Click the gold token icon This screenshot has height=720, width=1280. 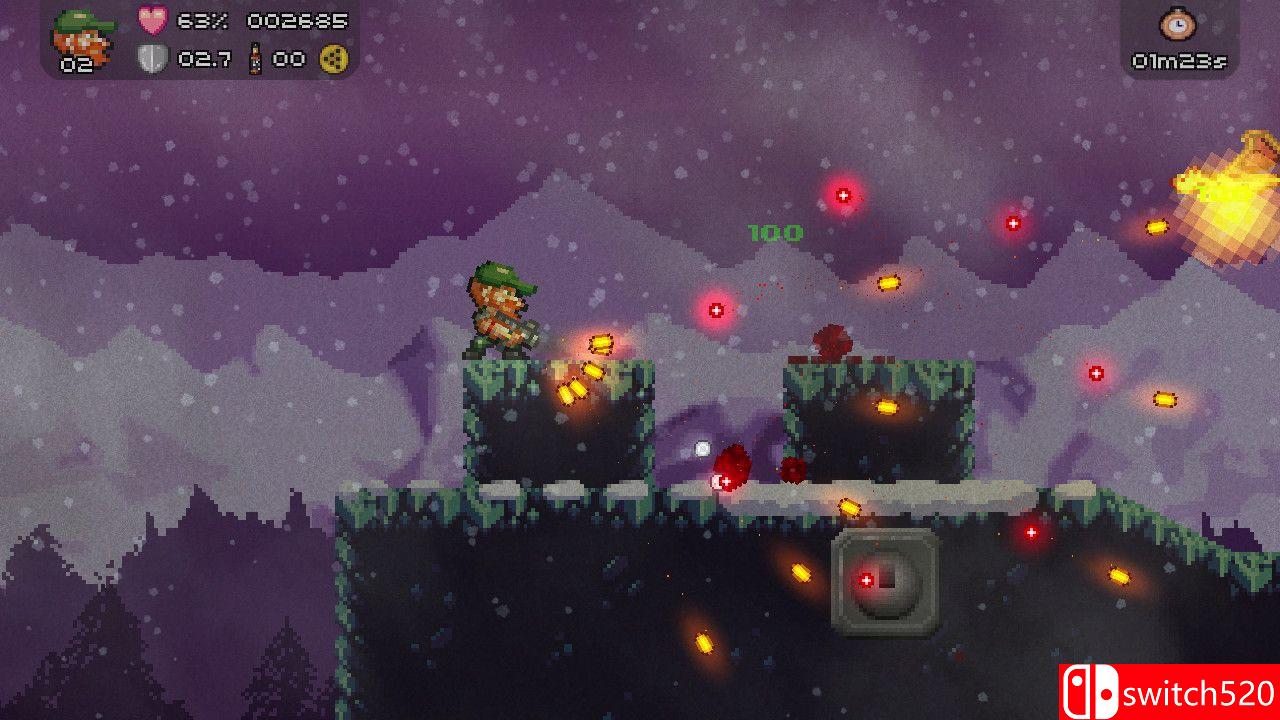(333, 60)
